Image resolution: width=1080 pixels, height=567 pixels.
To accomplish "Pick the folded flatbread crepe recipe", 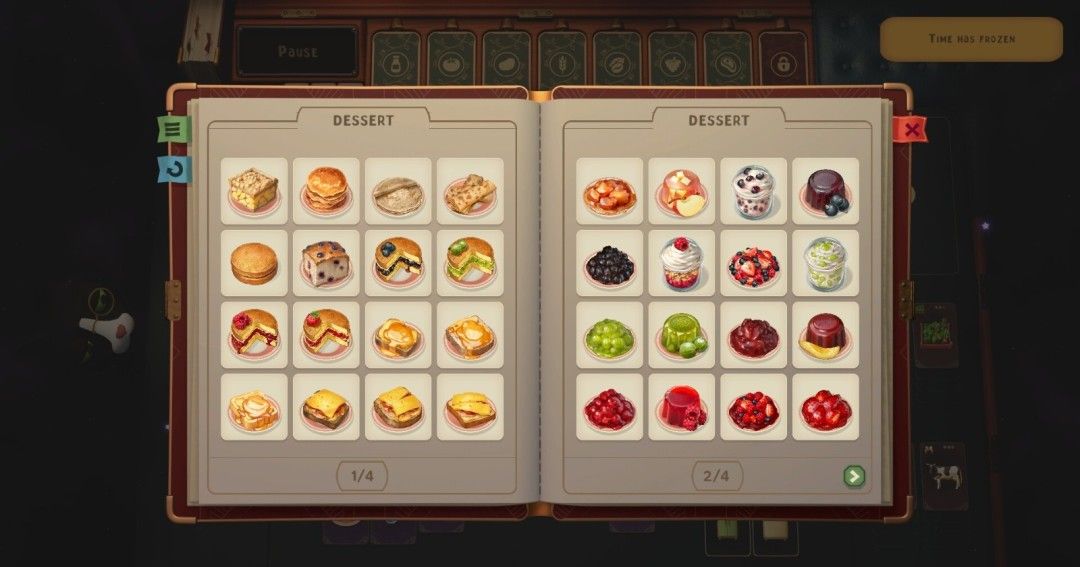I will [x=470, y=190].
